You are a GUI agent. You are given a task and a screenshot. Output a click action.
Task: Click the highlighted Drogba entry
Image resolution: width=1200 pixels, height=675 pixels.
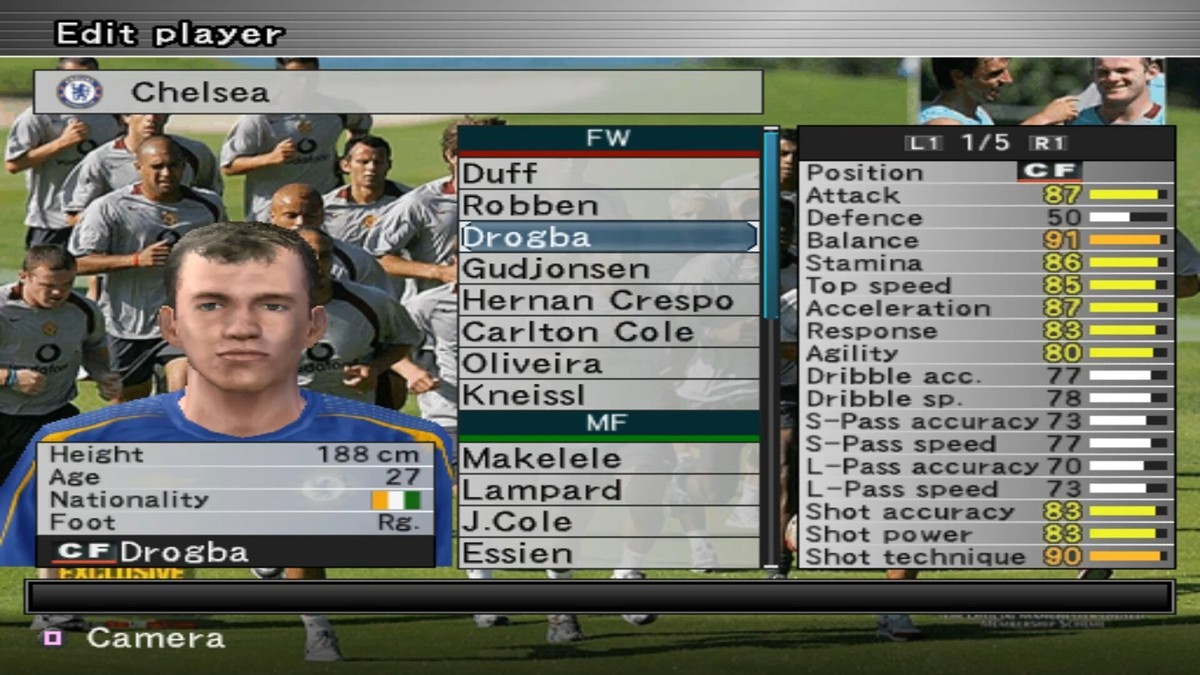pyautogui.click(x=608, y=237)
